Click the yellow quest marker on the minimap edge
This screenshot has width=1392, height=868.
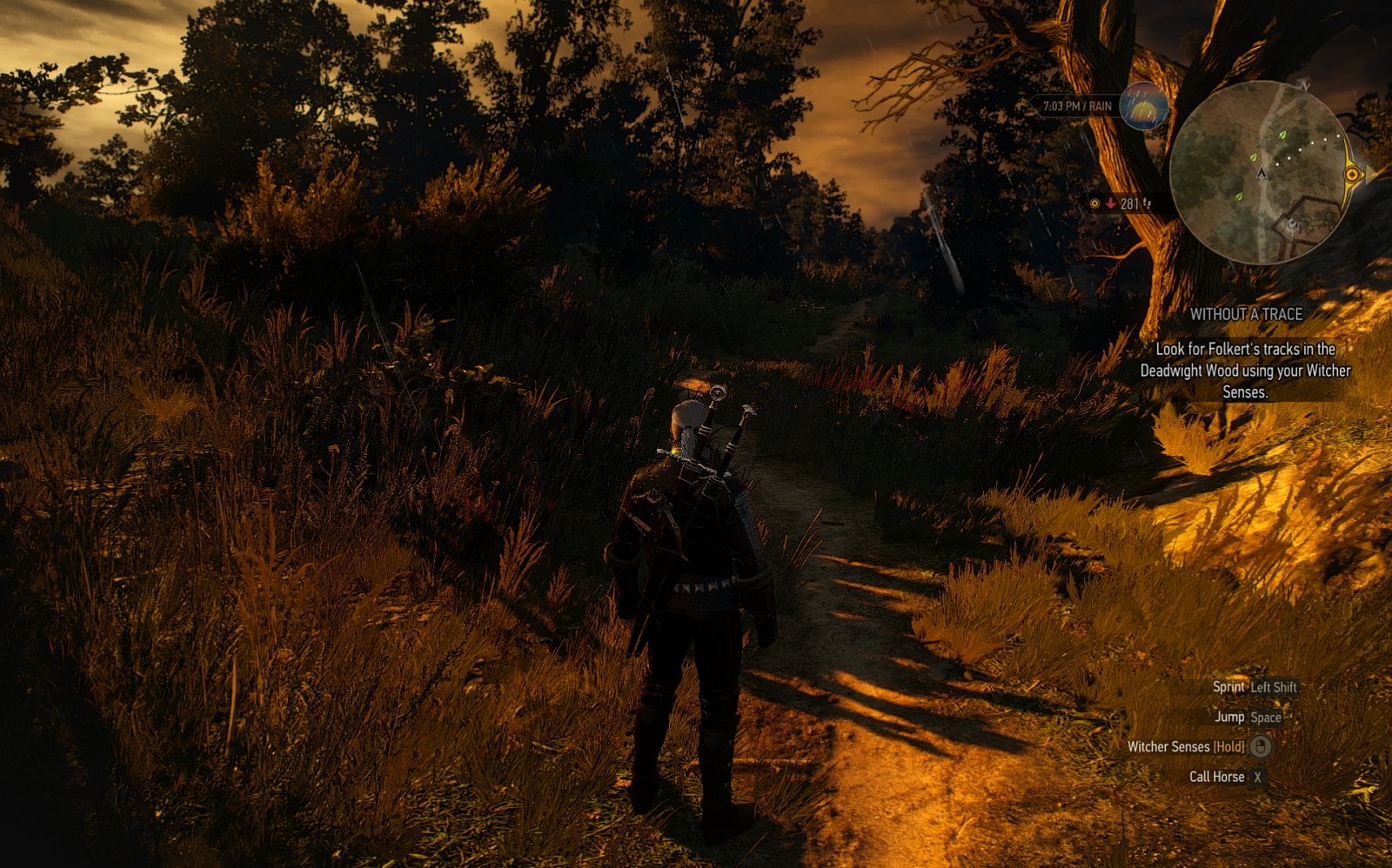click(1351, 174)
